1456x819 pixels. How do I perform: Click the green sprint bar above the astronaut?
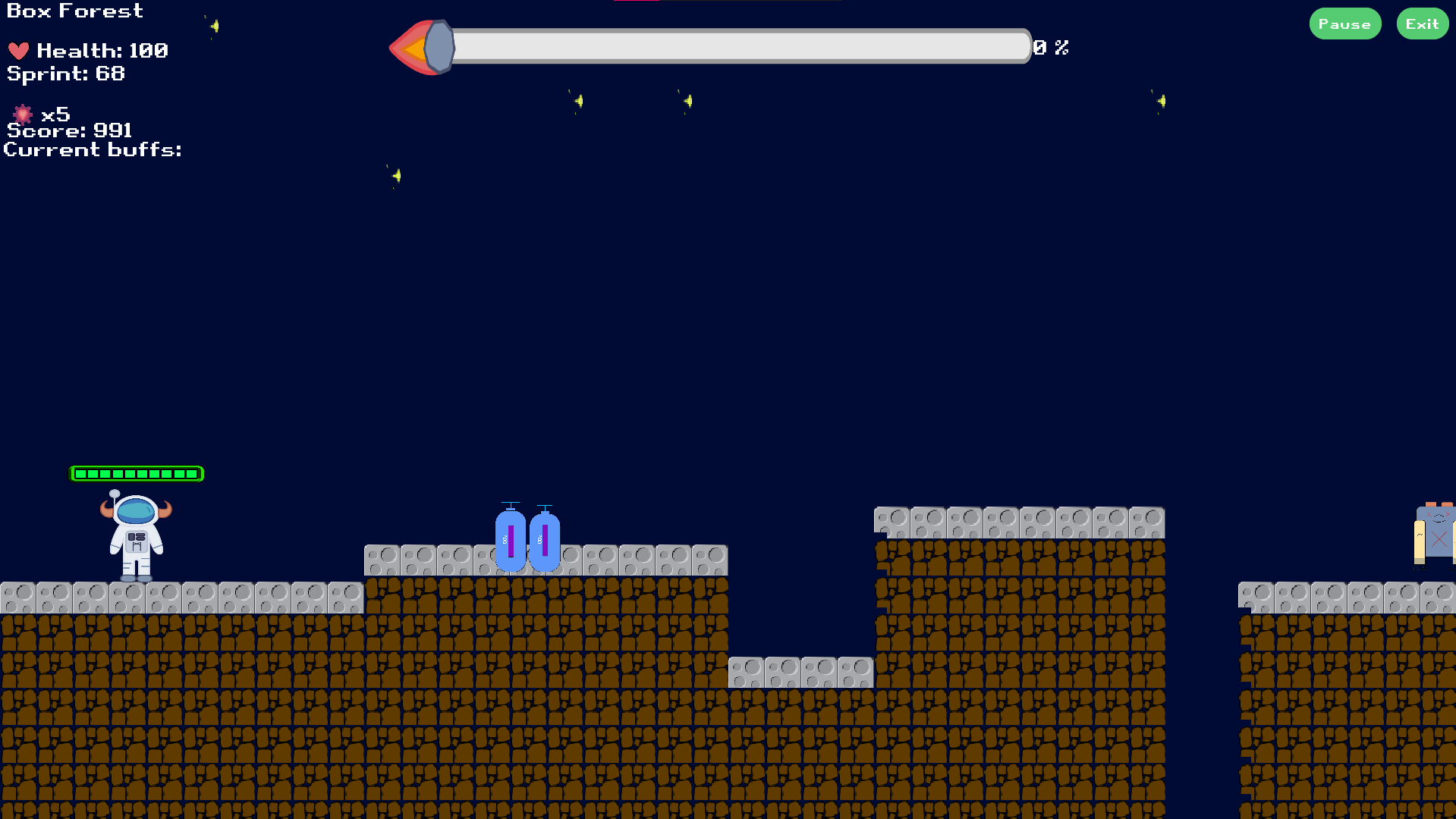(137, 473)
